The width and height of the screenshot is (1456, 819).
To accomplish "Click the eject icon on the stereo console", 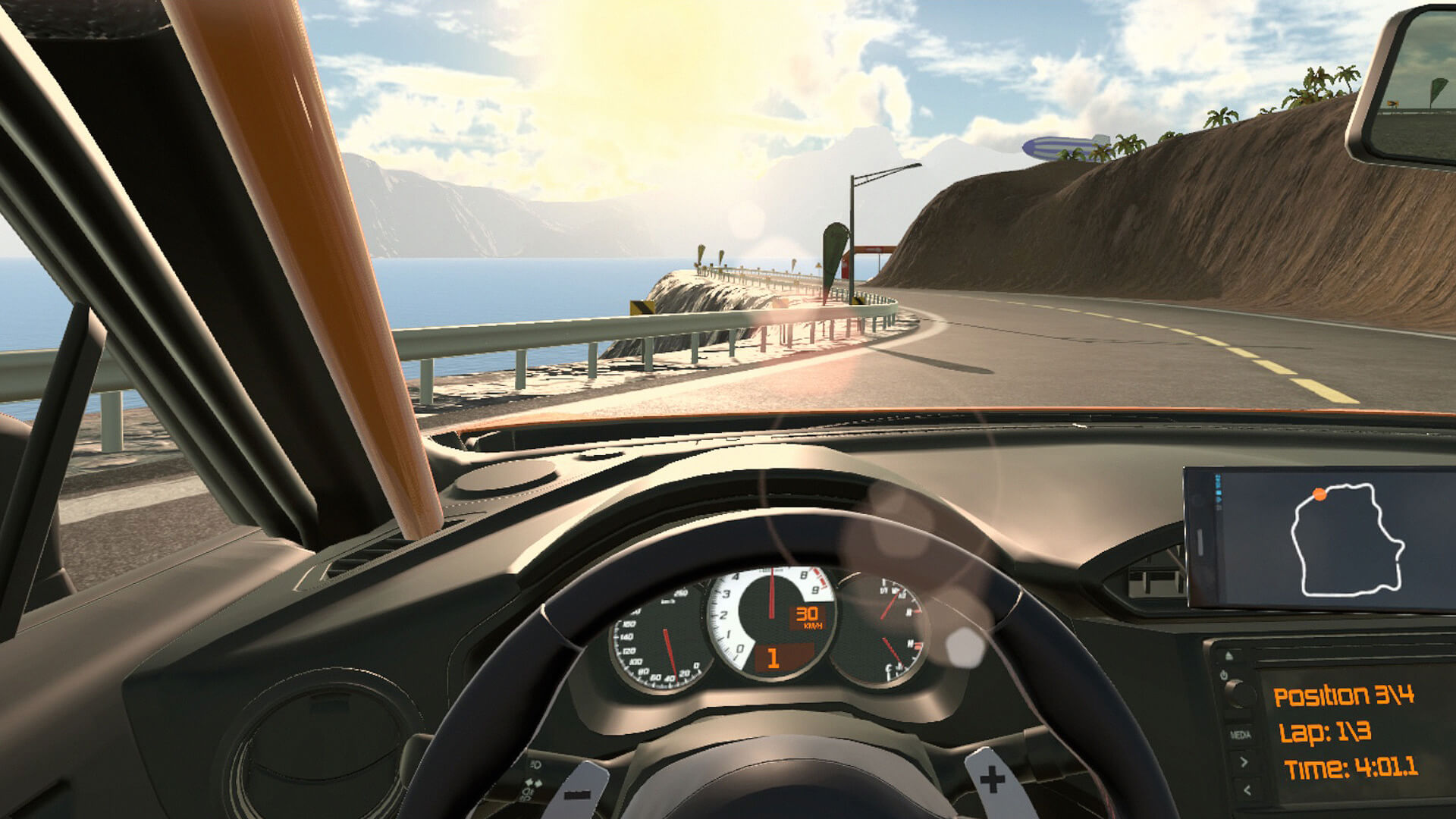I will pyautogui.click(x=1228, y=654).
